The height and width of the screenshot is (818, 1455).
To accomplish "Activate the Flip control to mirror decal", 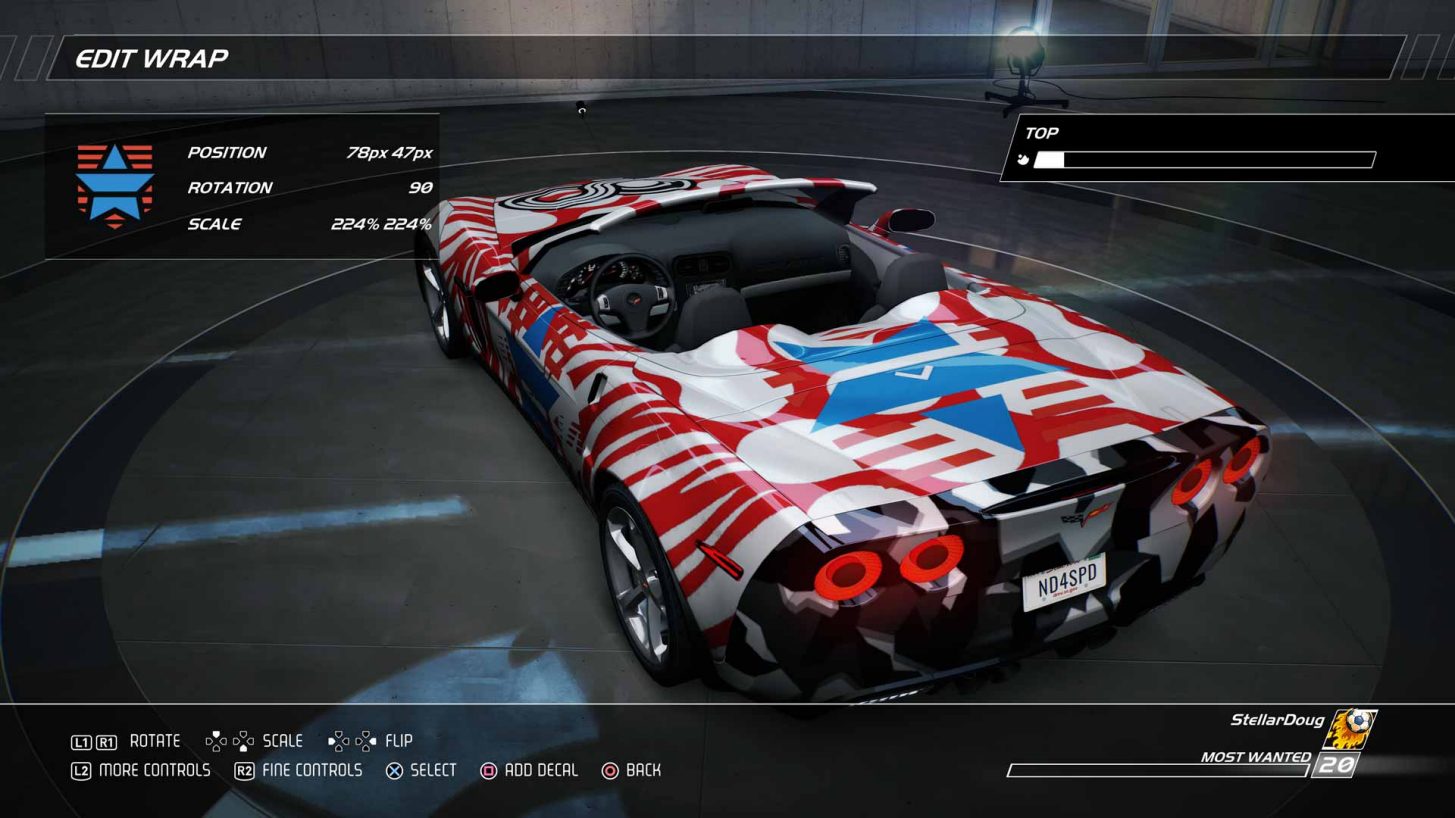I will [x=375, y=740].
